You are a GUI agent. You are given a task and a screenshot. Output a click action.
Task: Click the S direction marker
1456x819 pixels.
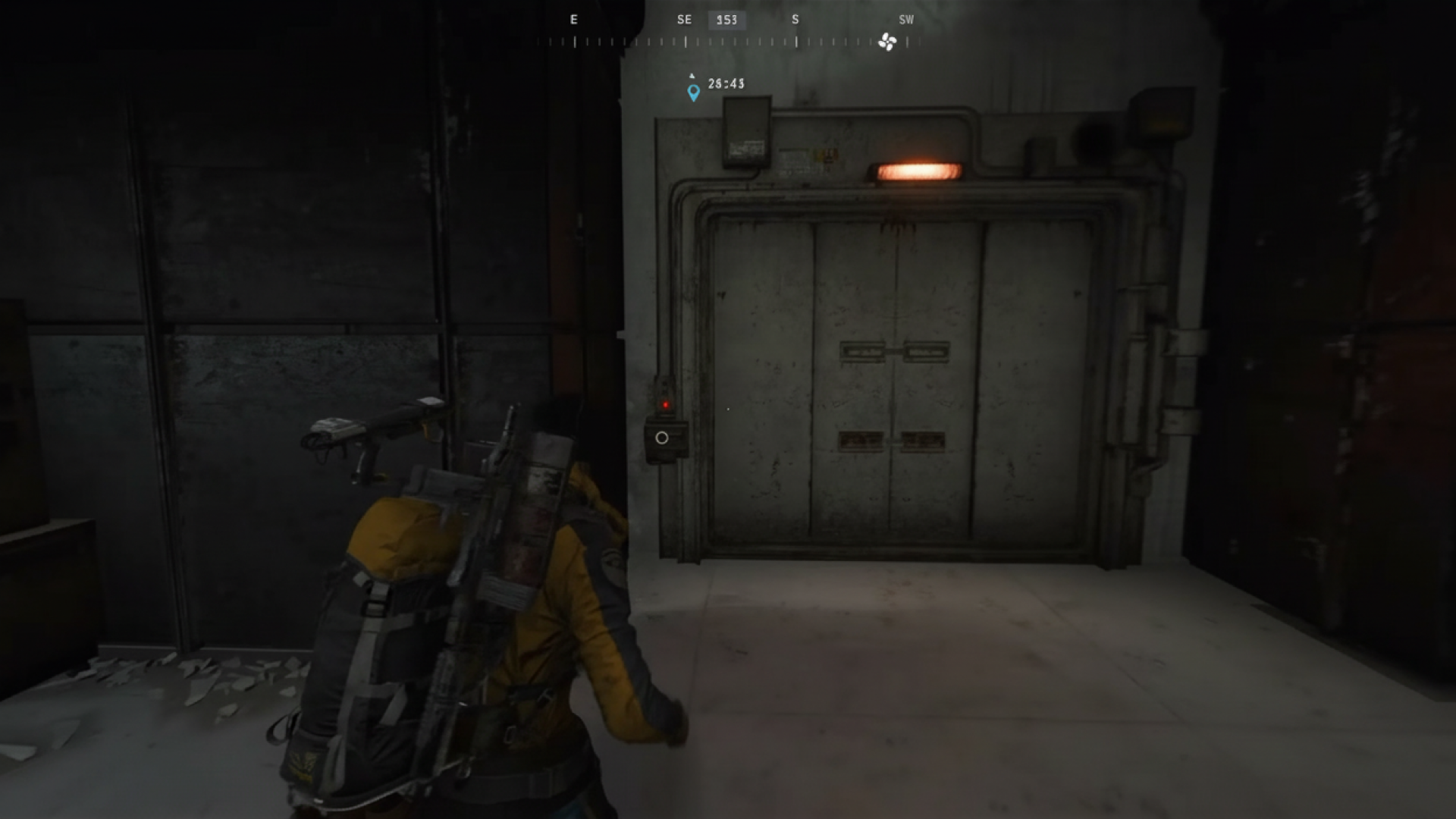(x=795, y=20)
